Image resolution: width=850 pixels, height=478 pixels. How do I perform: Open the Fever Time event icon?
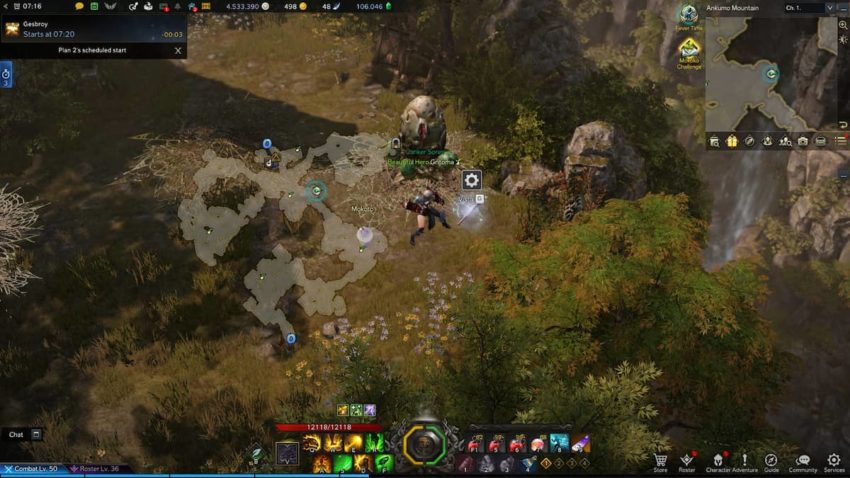[x=688, y=16]
